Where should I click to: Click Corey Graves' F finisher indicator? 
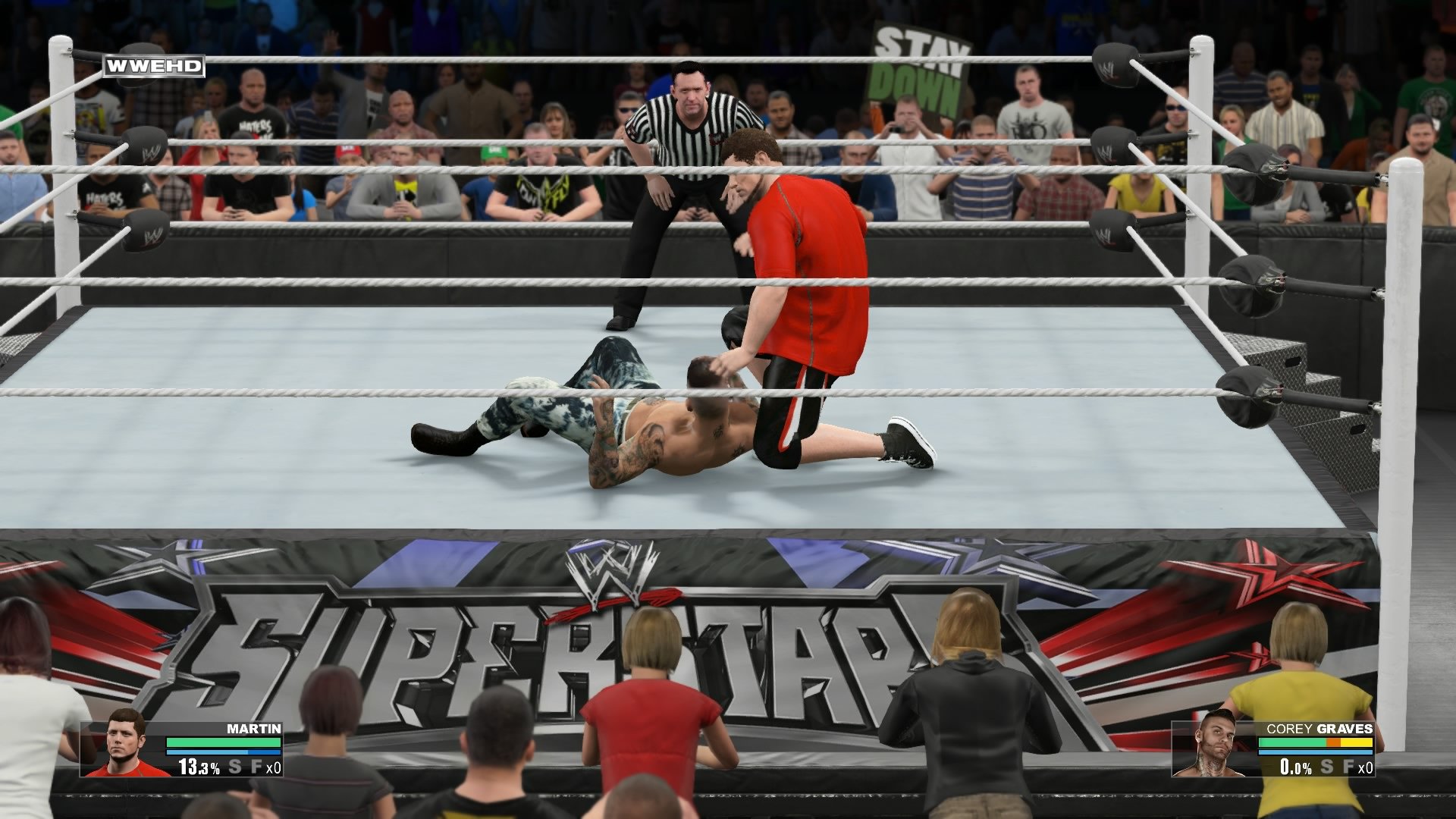(x=1350, y=767)
